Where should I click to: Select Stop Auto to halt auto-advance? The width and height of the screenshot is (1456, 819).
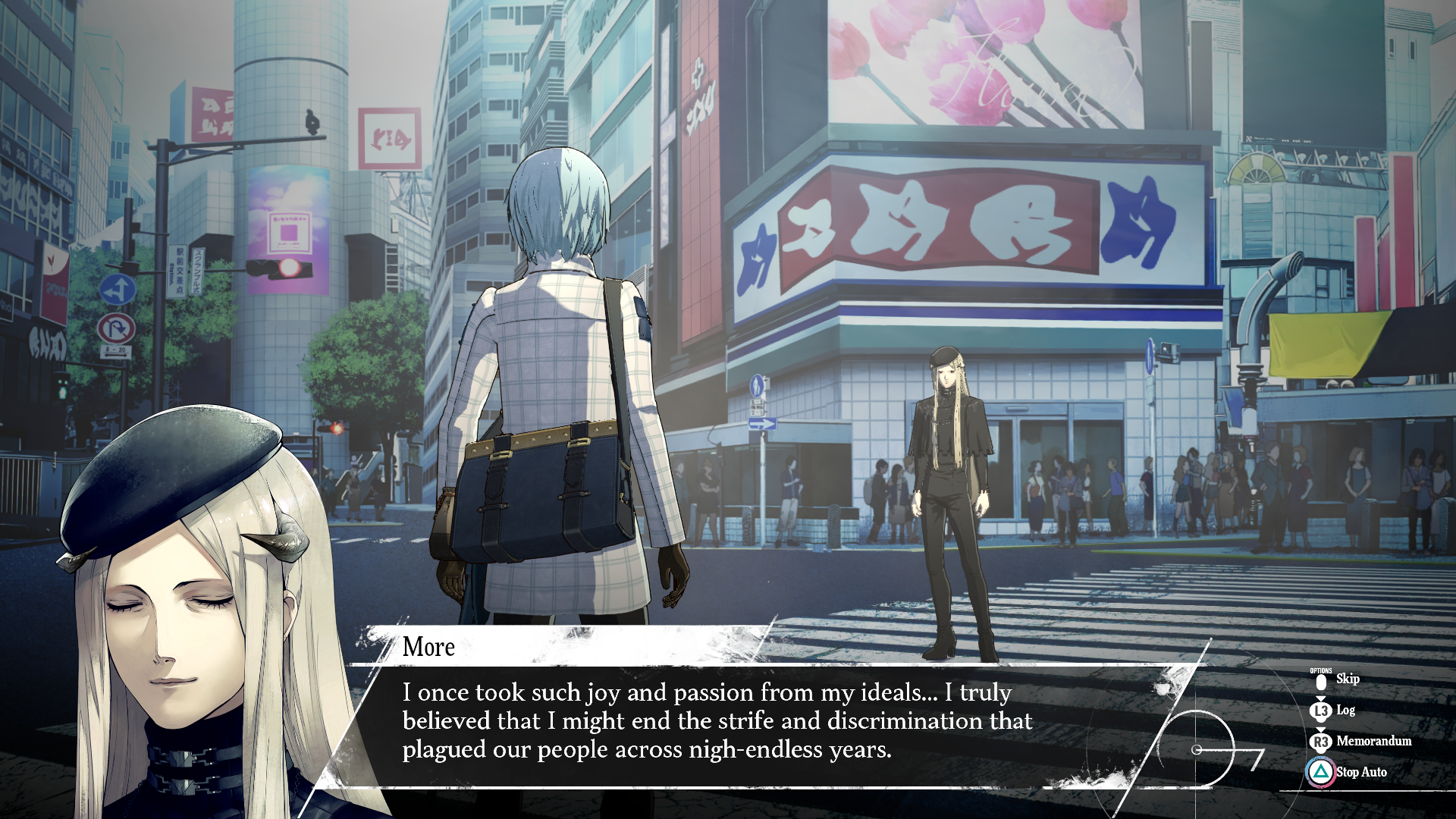(x=1360, y=772)
